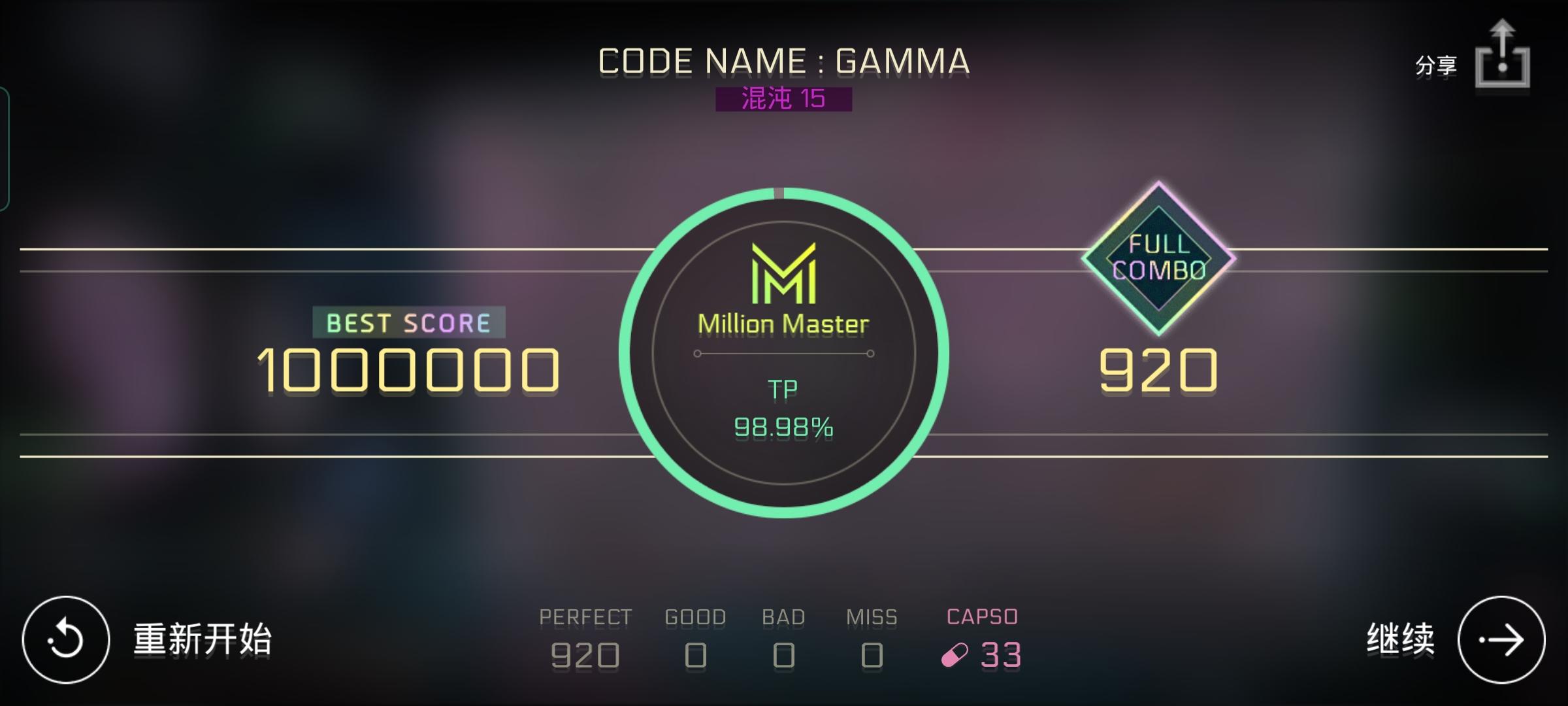
Task: Click the BEST SCORE label banner
Action: (408, 322)
